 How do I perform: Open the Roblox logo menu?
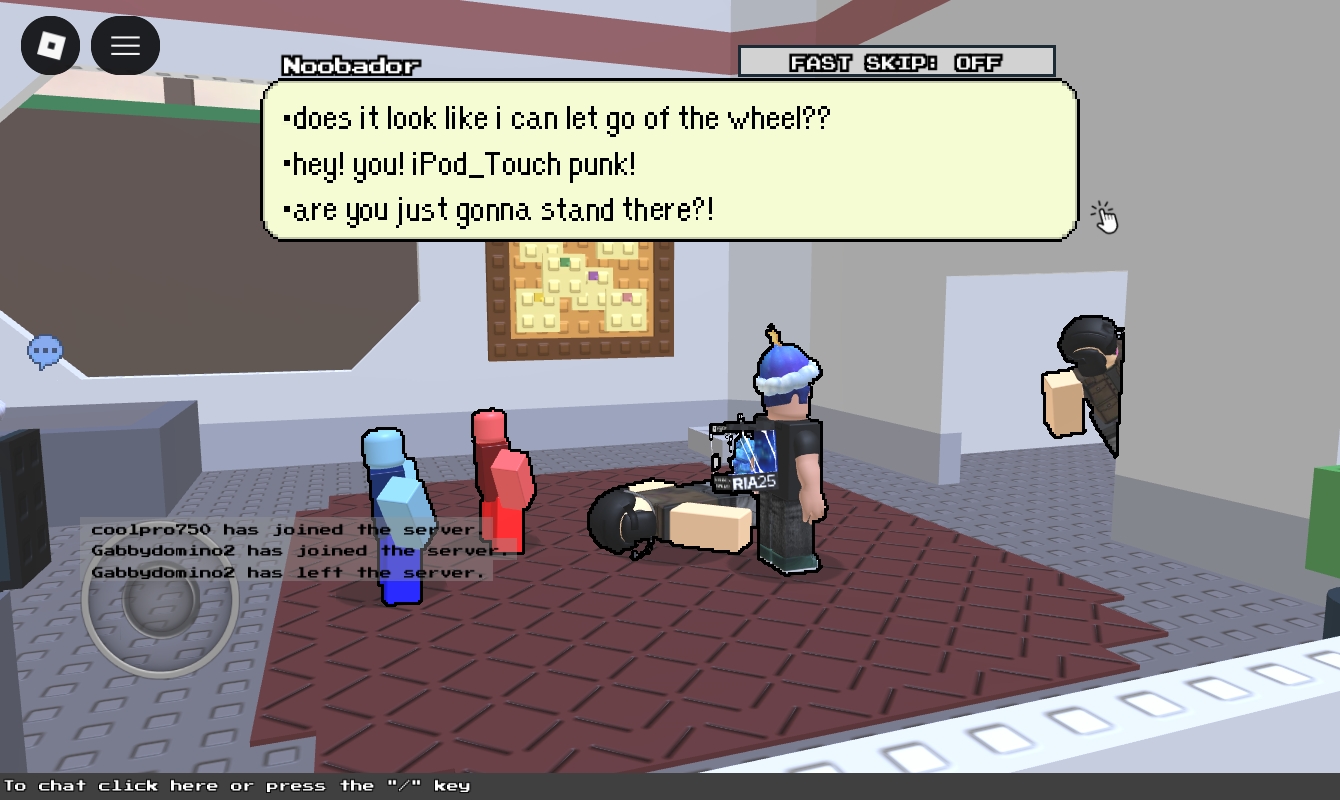tap(51, 46)
